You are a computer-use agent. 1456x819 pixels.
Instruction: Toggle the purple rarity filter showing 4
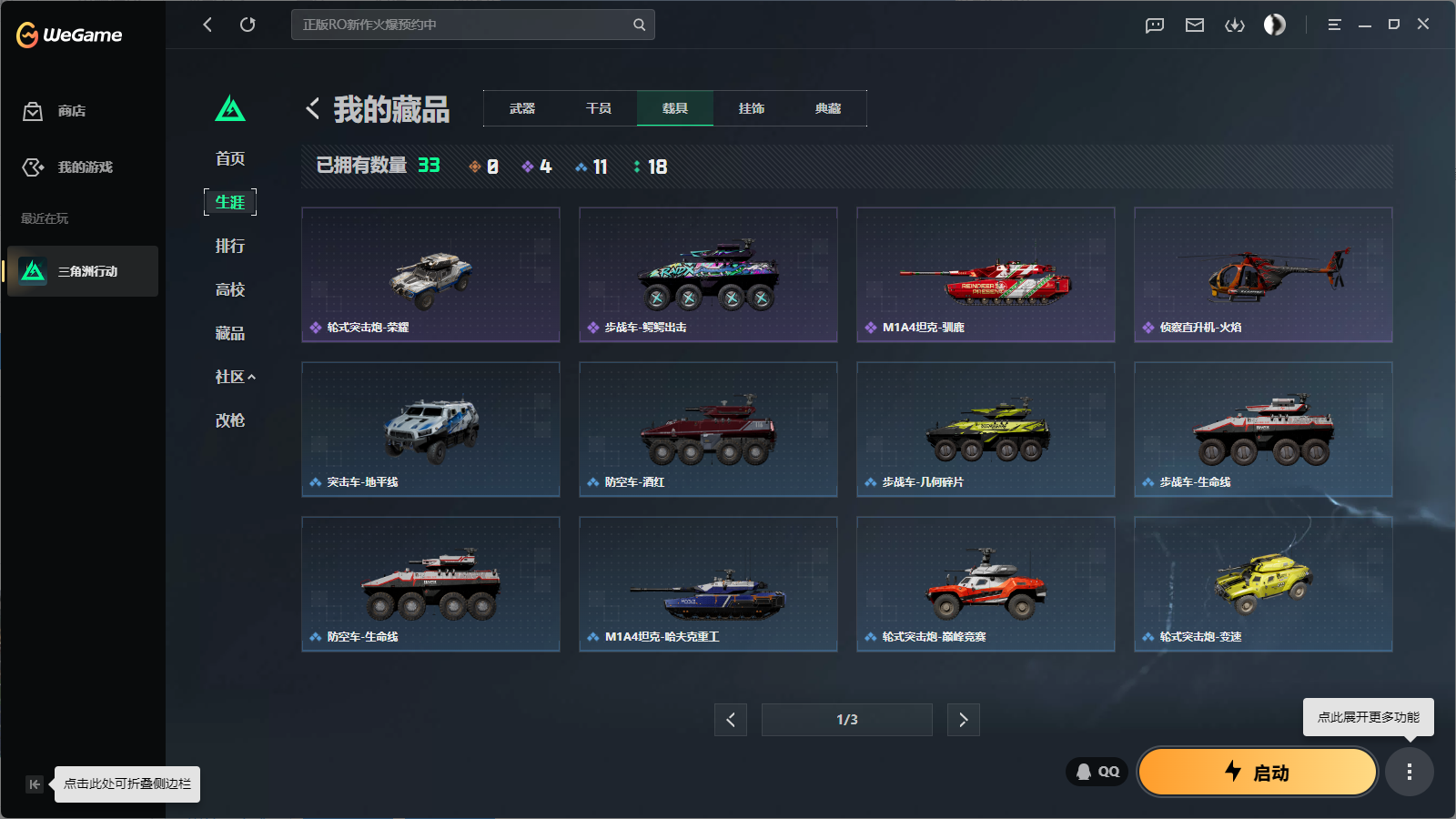pos(537,167)
